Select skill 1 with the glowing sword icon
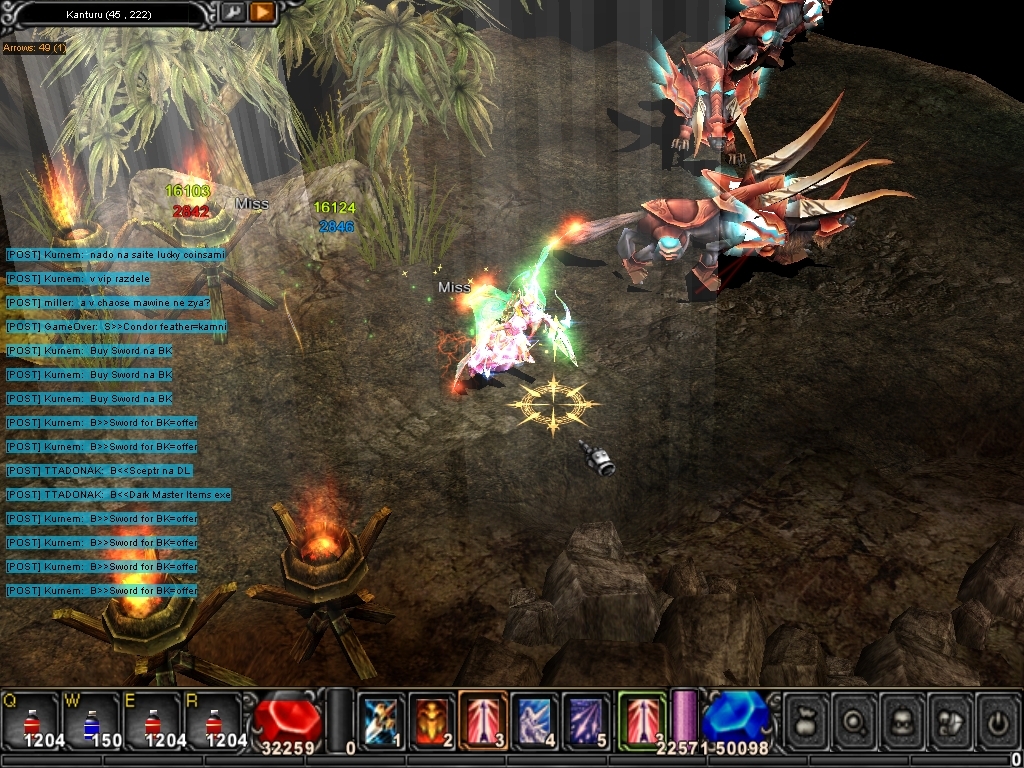This screenshot has height=768, width=1024. coord(381,720)
